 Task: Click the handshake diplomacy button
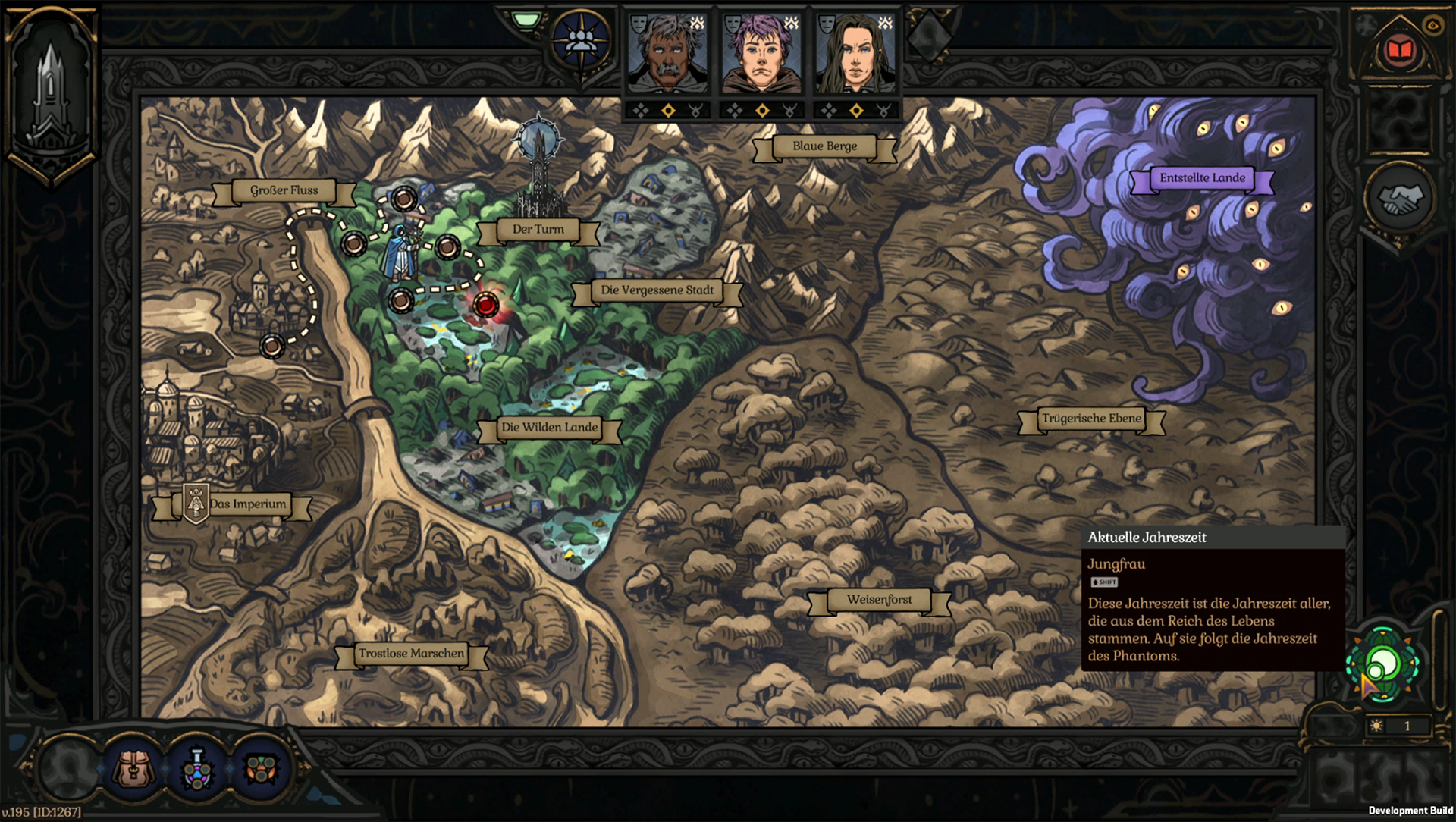pyautogui.click(x=1399, y=199)
